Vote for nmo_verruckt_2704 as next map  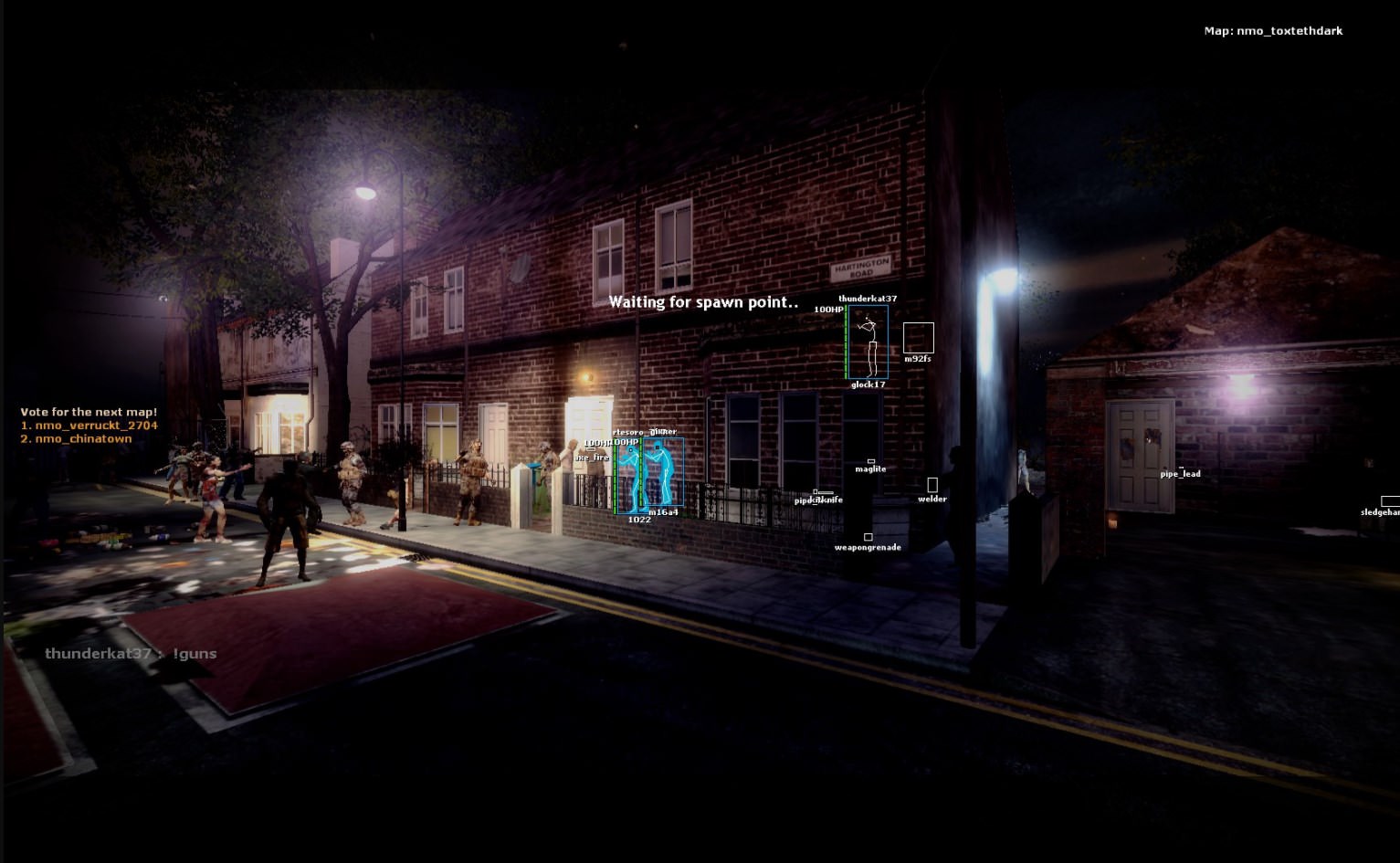point(89,426)
